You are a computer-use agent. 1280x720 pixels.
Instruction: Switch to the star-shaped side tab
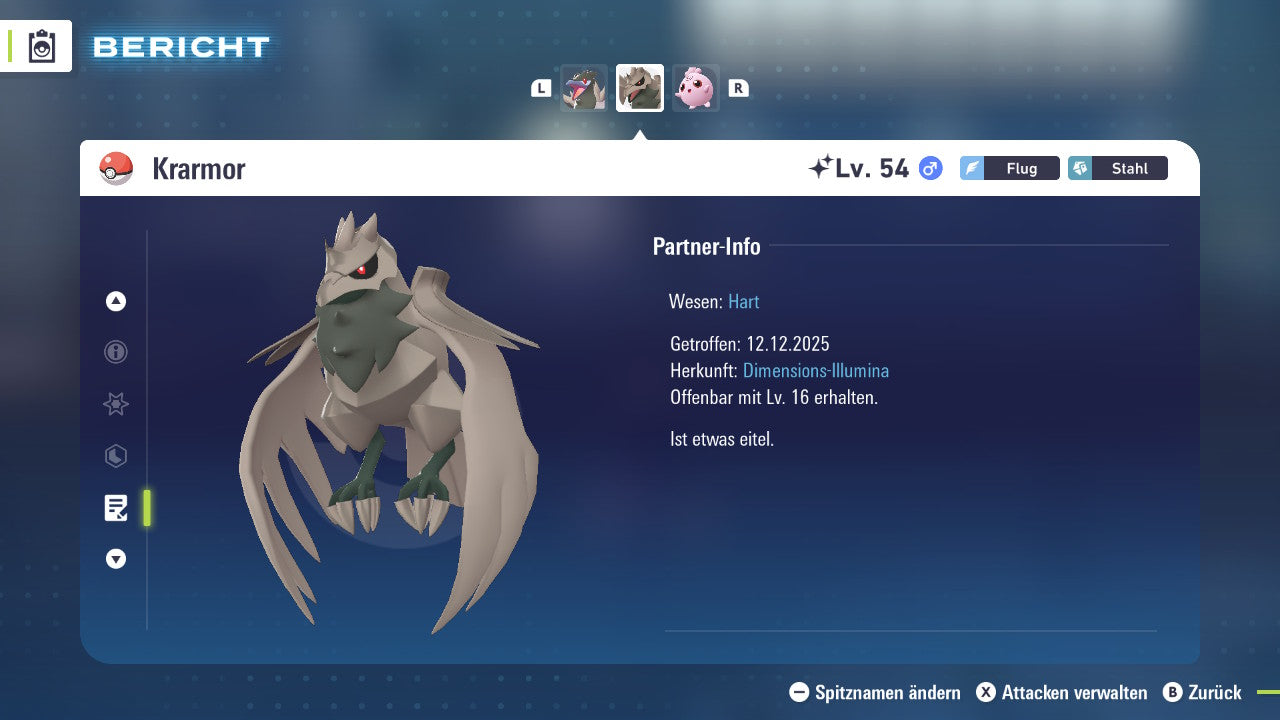pos(116,404)
